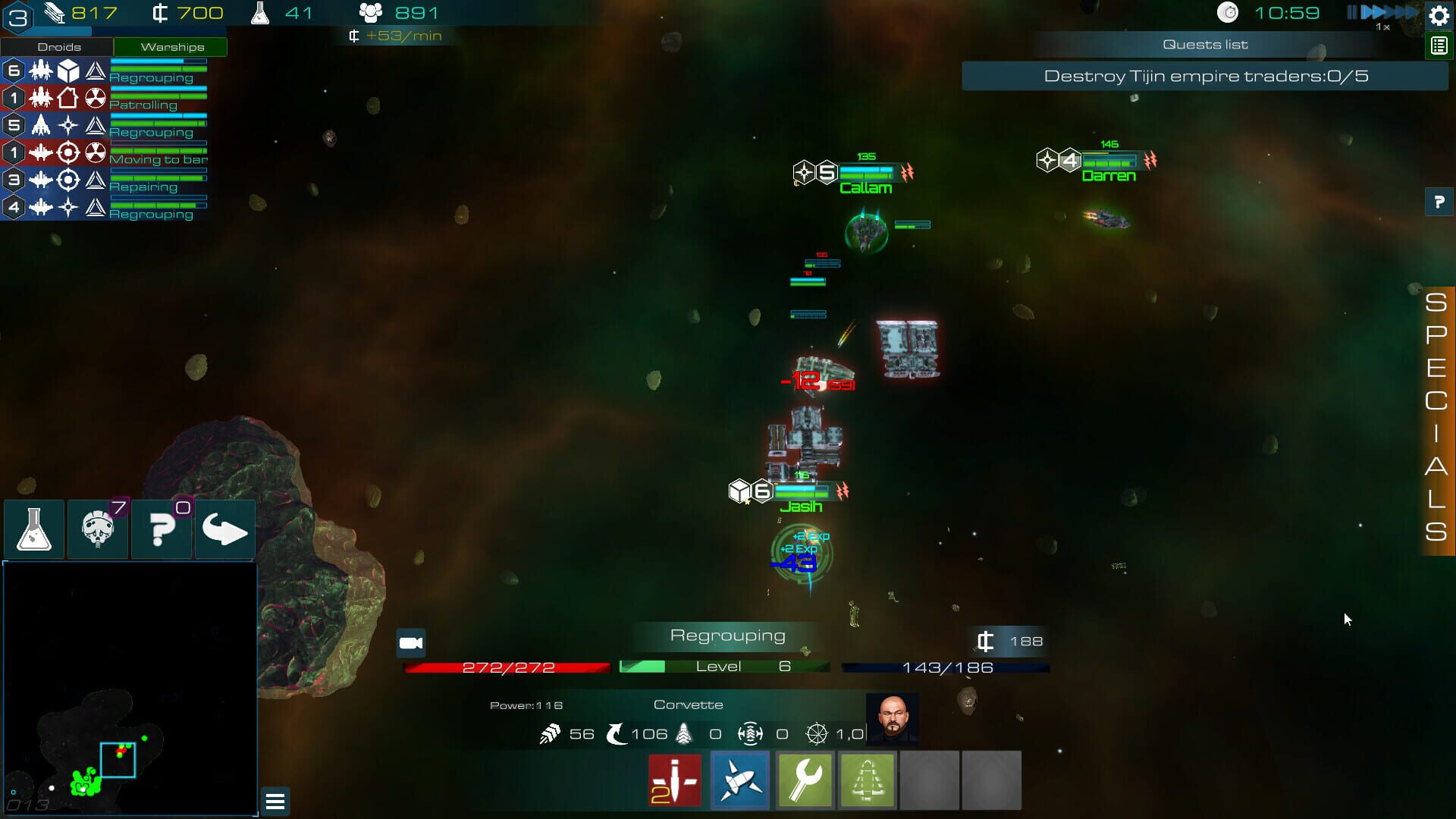The image size is (1456, 819).
Task: Toggle the camera follow icon near Regrouping
Action: pos(412,642)
